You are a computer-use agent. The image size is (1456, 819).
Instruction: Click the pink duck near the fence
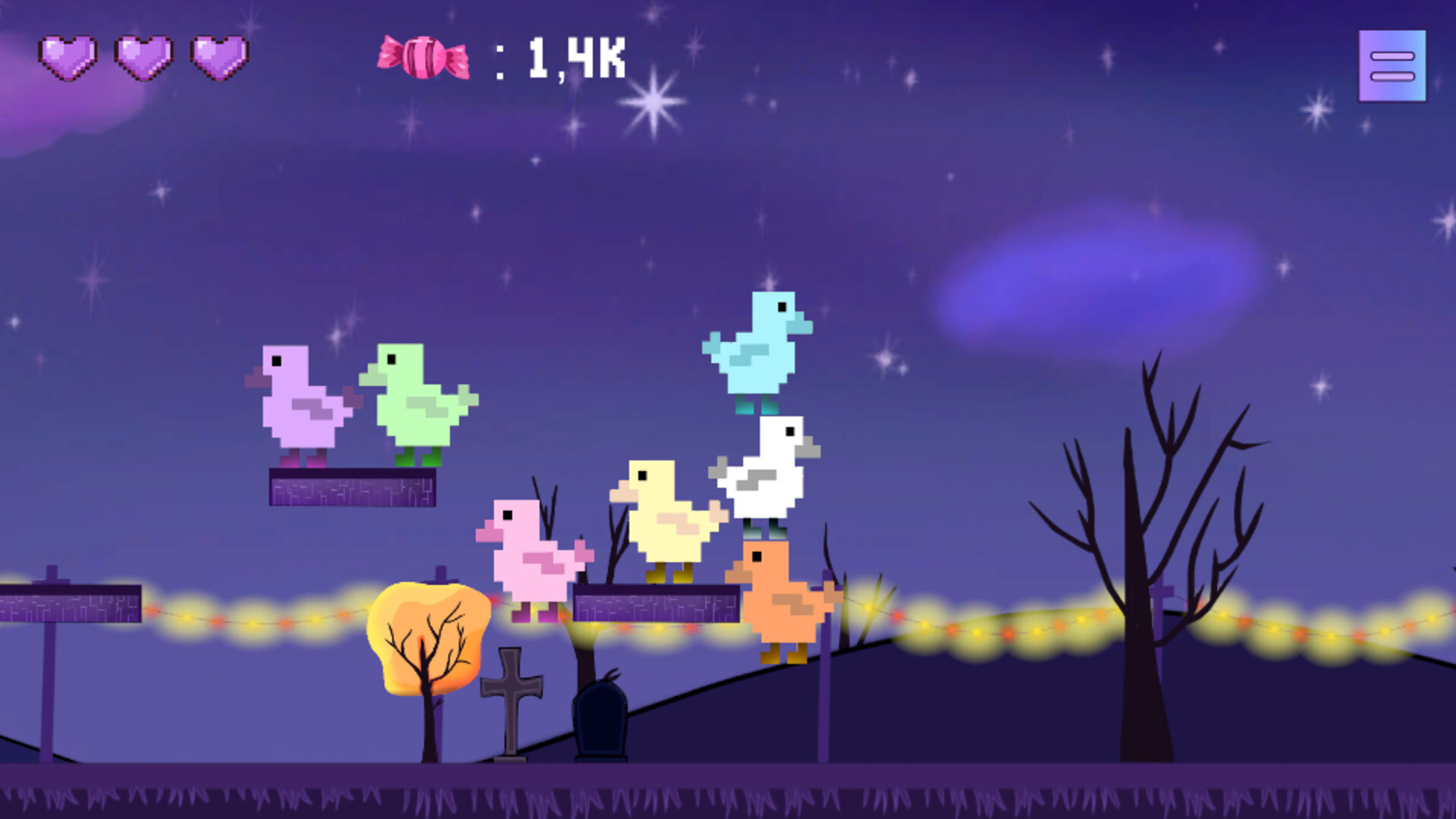(531, 561)
